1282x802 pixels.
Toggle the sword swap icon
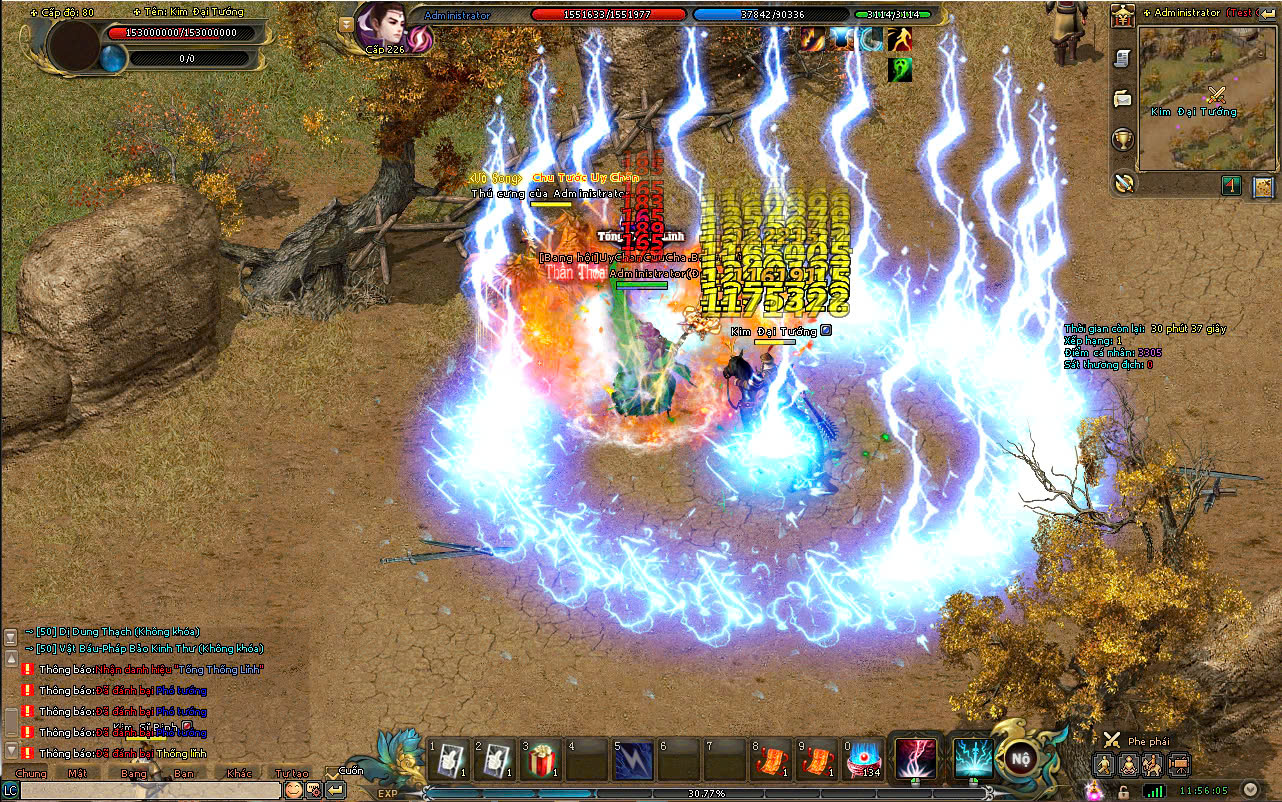pos(1123,182)
